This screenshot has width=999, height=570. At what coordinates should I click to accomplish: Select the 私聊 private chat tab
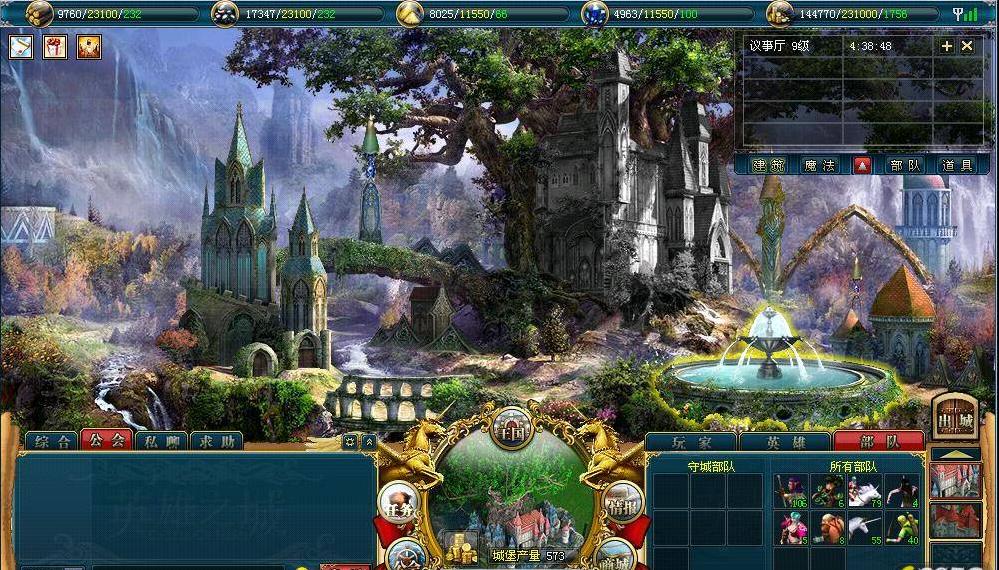click(161, 441)
